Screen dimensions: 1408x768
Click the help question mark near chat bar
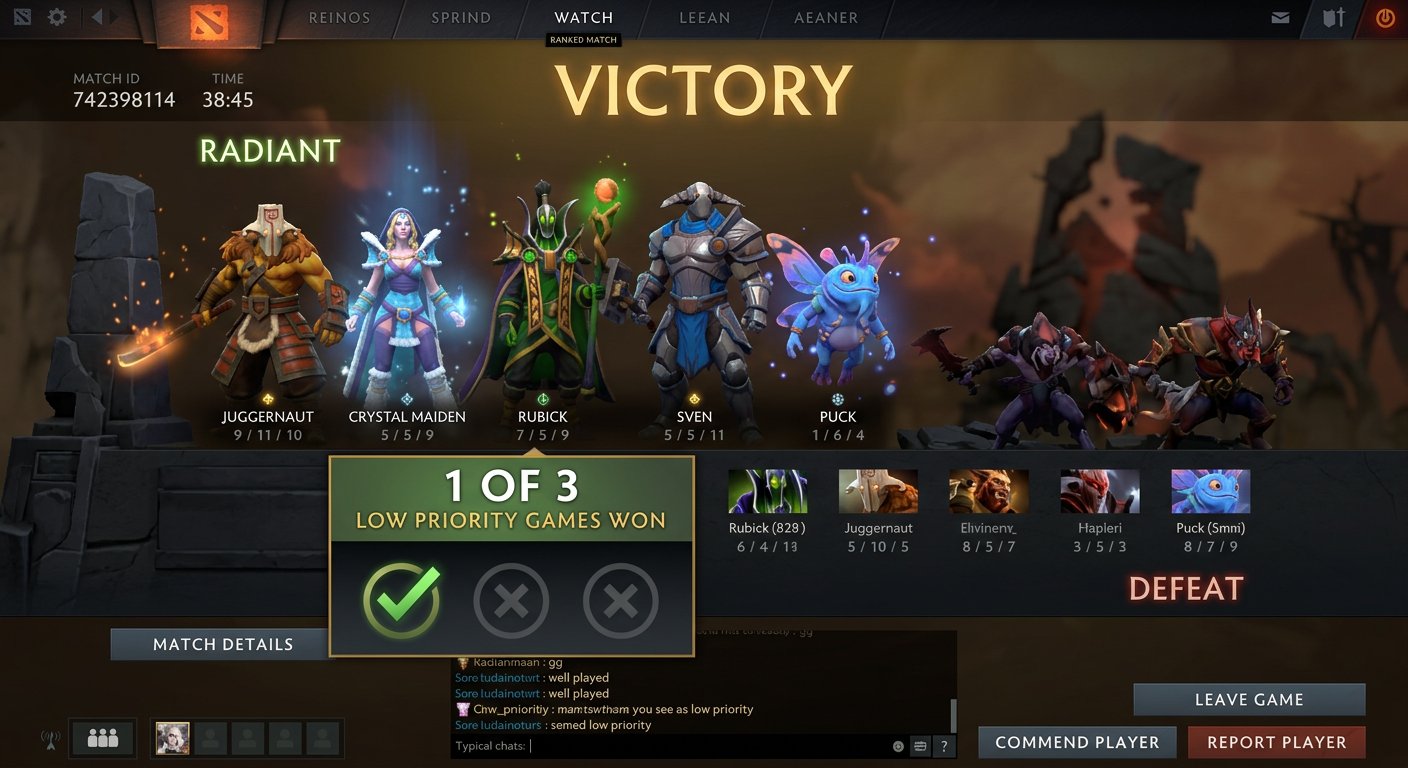[942, 746]
